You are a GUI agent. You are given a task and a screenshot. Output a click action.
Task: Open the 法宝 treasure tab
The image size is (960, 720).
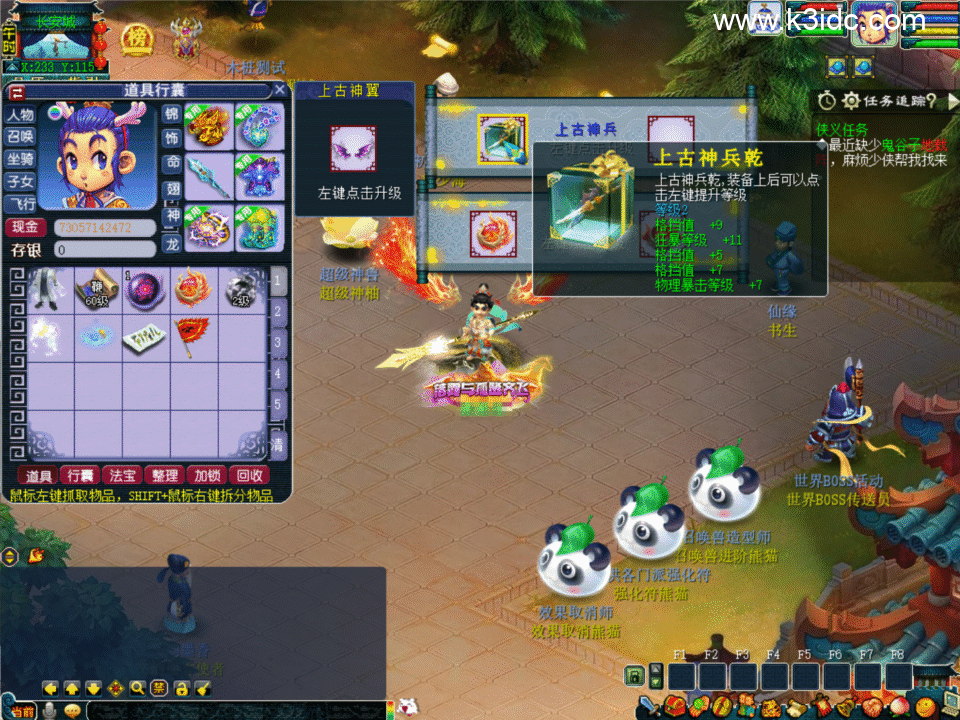point(121,476)
